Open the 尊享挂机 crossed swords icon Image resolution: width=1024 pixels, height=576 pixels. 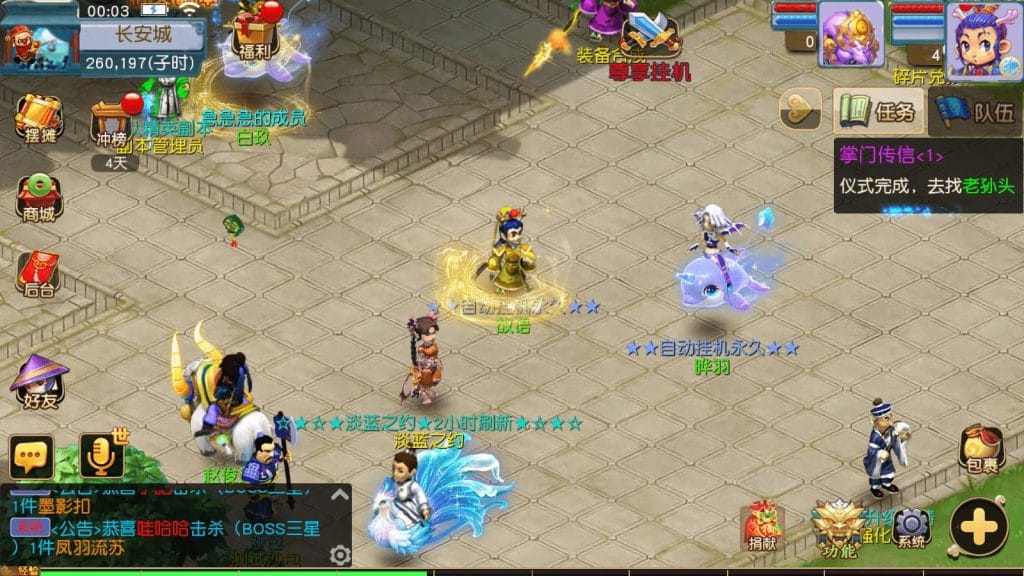[x=651, y=38]
